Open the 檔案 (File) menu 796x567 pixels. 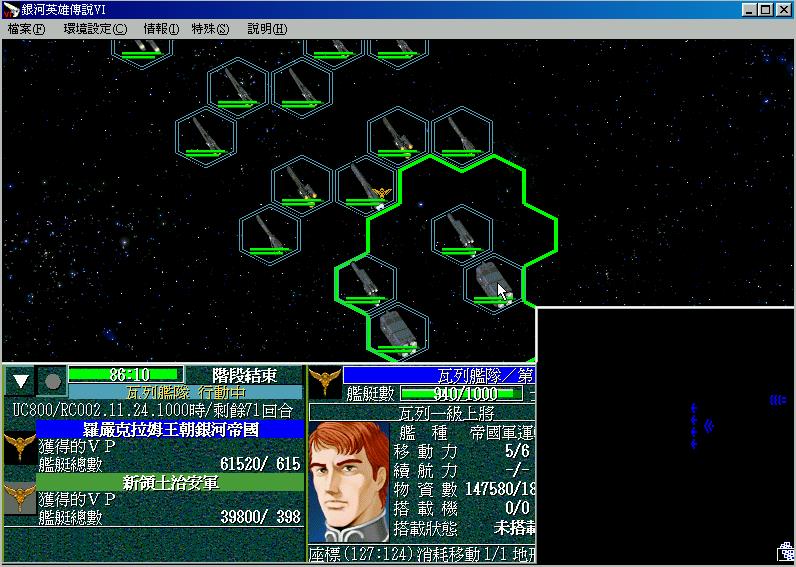(27, 29)
